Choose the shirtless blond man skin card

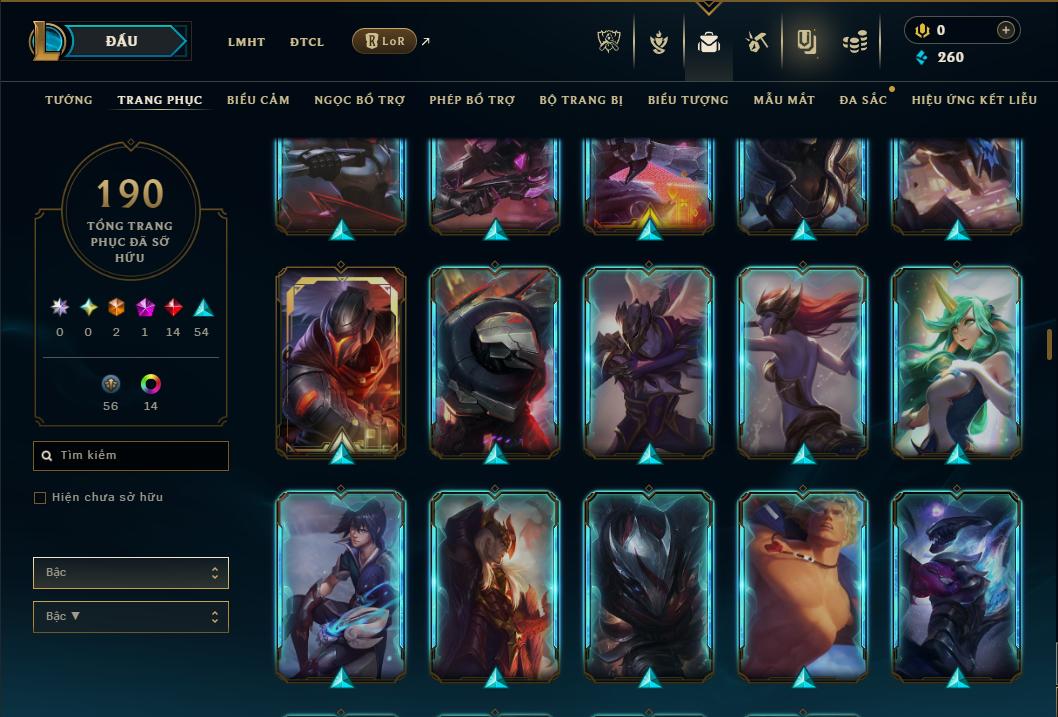(x=803, y=585)
